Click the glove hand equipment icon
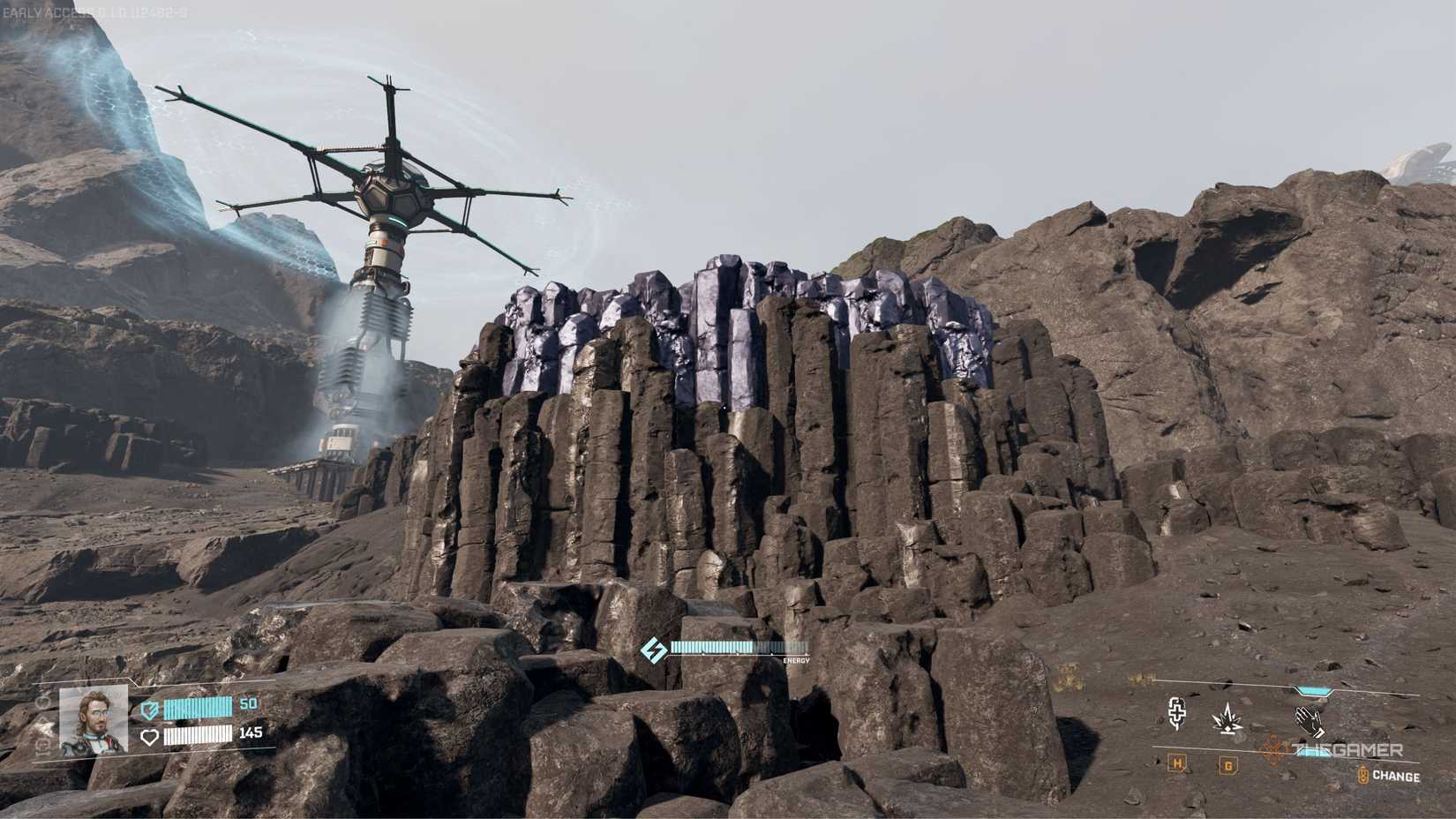This screenshot has height=819, width=1456. click(1310, 721)
